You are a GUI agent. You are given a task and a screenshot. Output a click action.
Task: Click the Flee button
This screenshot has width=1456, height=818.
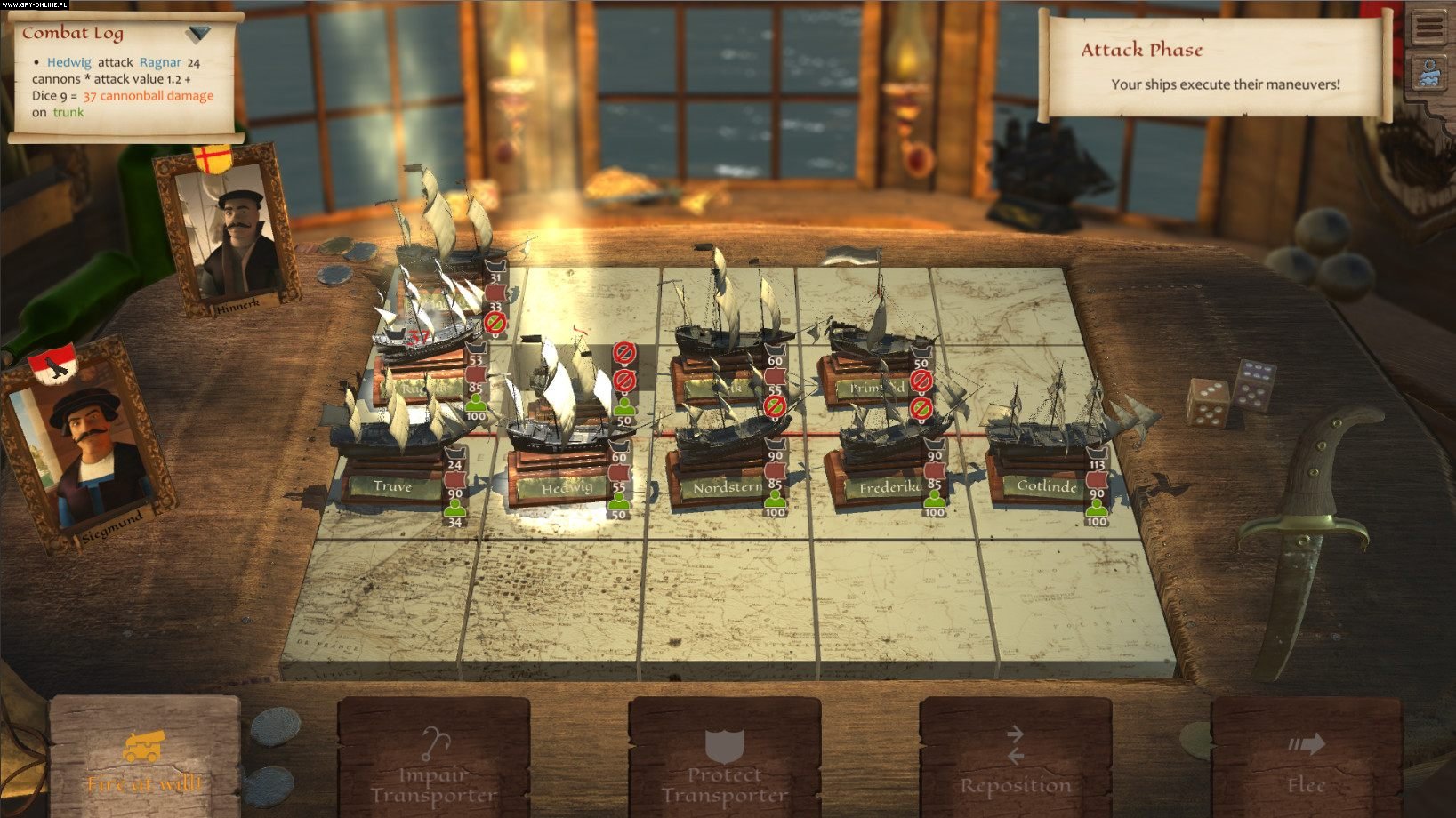[1306, 766]
